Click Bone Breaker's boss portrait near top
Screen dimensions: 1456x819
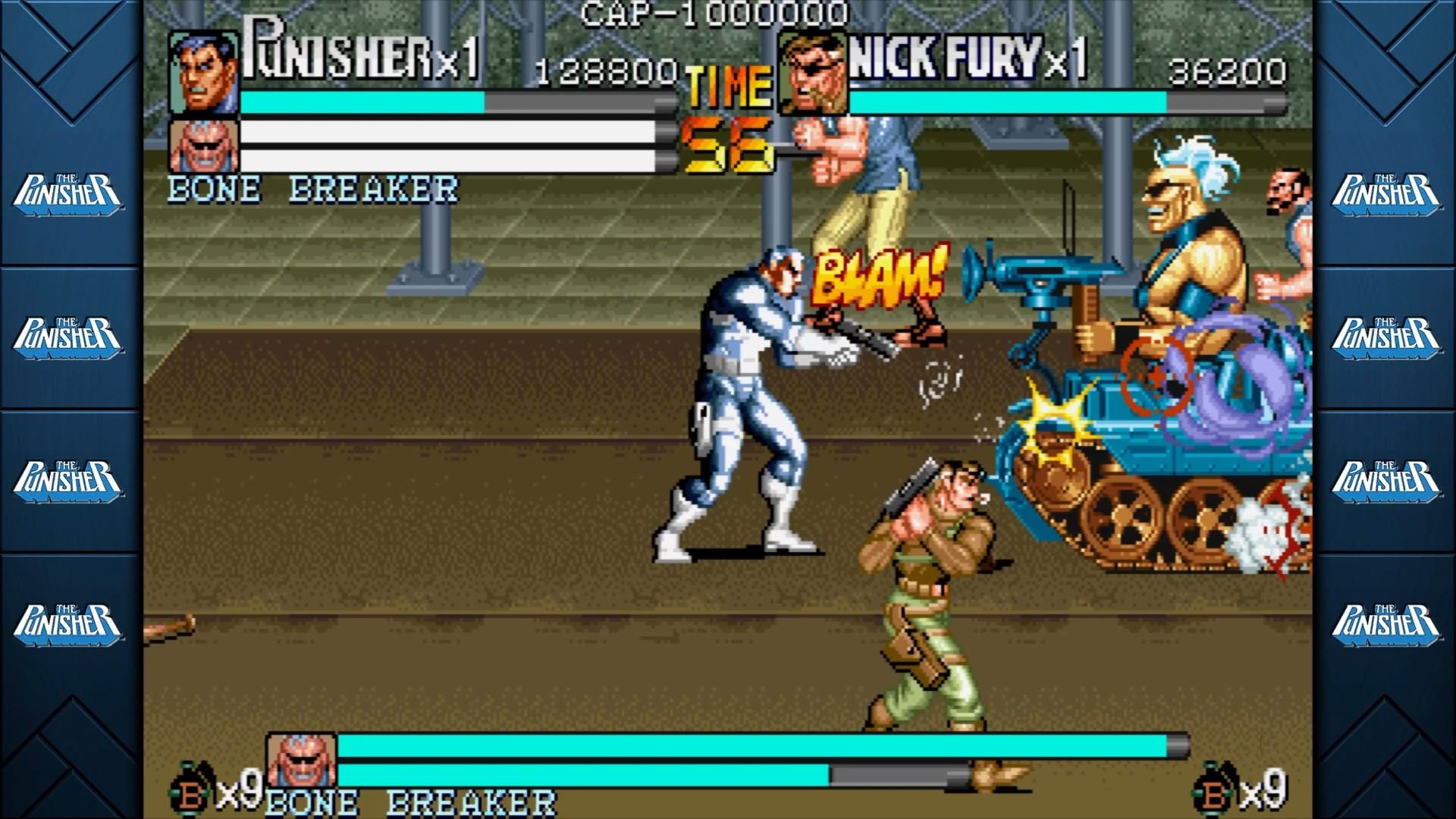pos(202,145)
